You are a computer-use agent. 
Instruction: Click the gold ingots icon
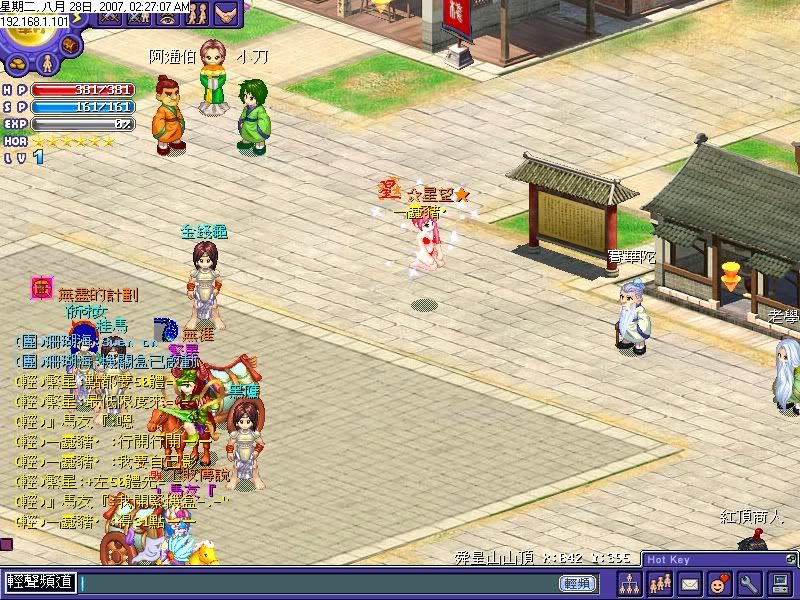click(17, 64)
